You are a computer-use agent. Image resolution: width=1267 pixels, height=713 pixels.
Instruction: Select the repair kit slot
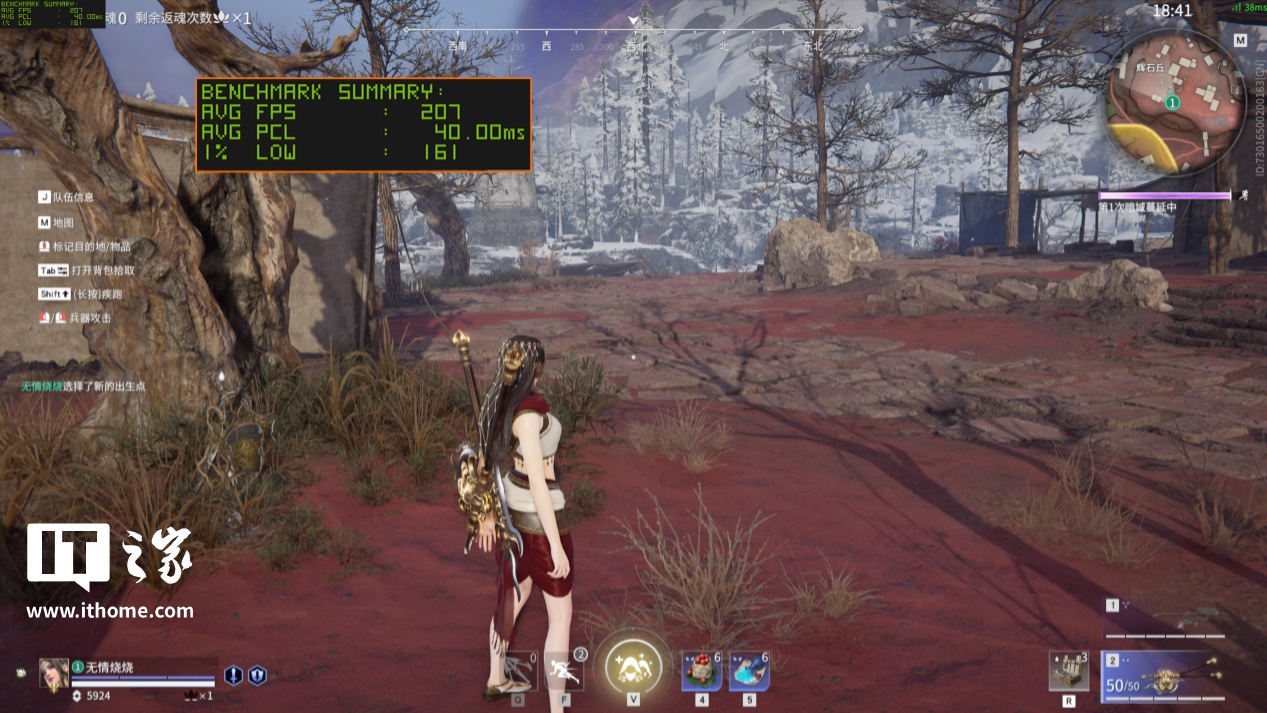[1068, 670]
